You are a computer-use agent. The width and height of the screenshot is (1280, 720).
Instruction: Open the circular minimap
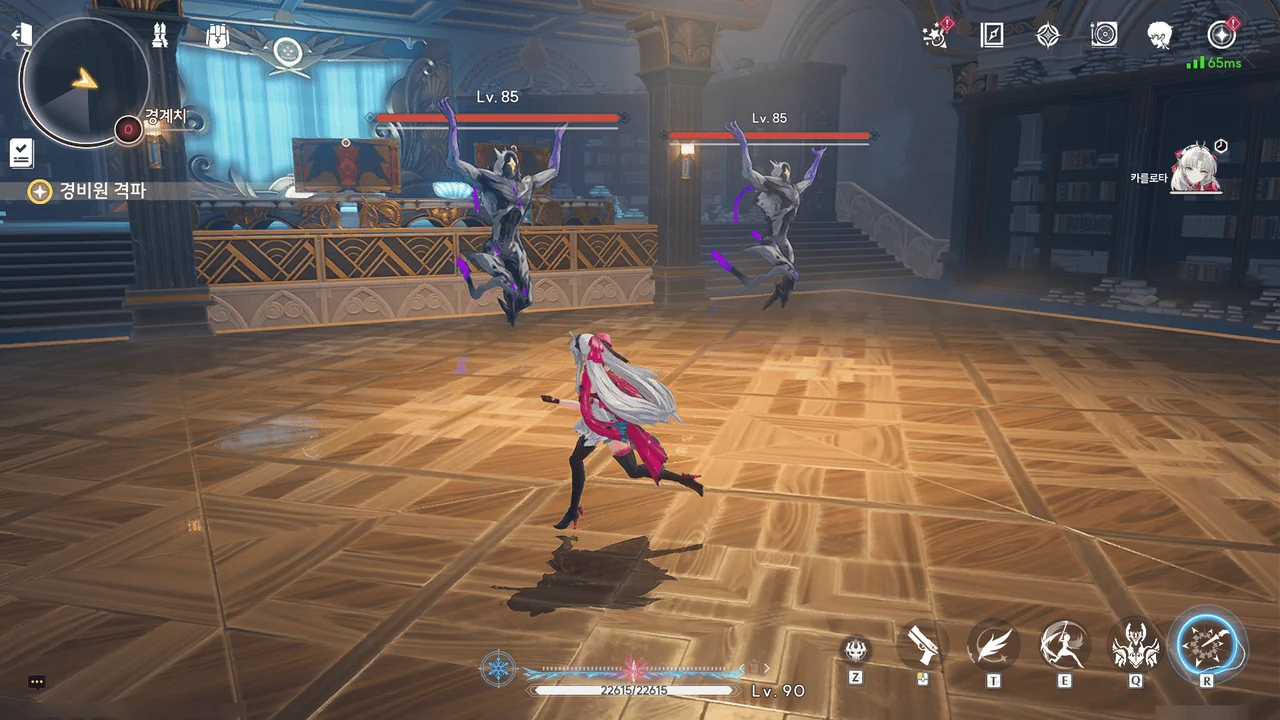(85, 80)
